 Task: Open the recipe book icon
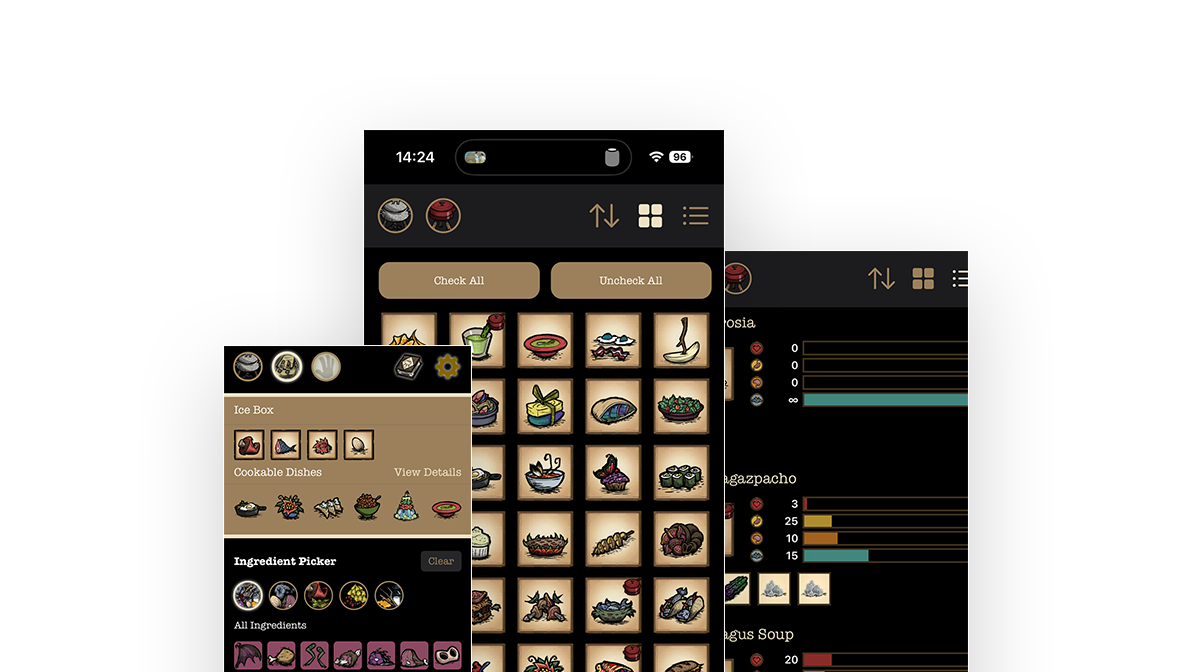pos(408,367)
